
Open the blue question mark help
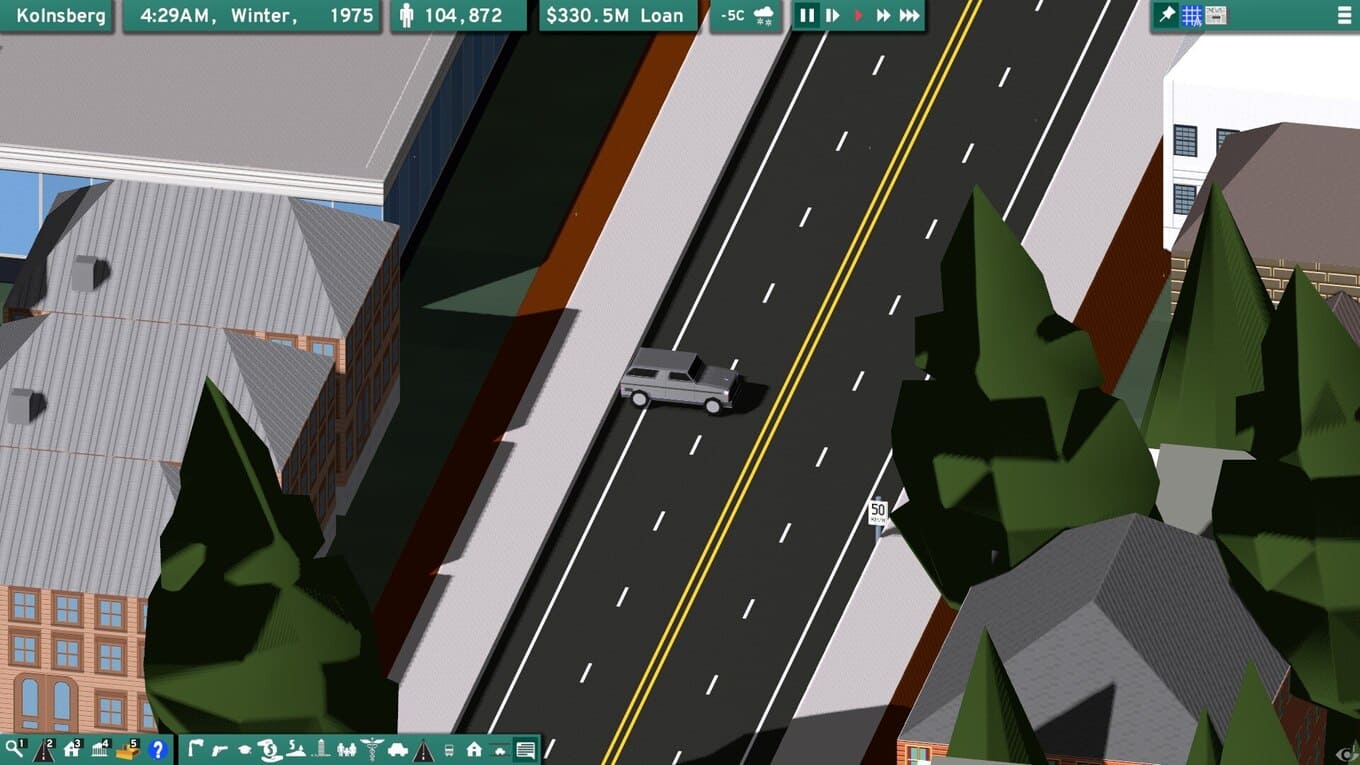[156, 749]
